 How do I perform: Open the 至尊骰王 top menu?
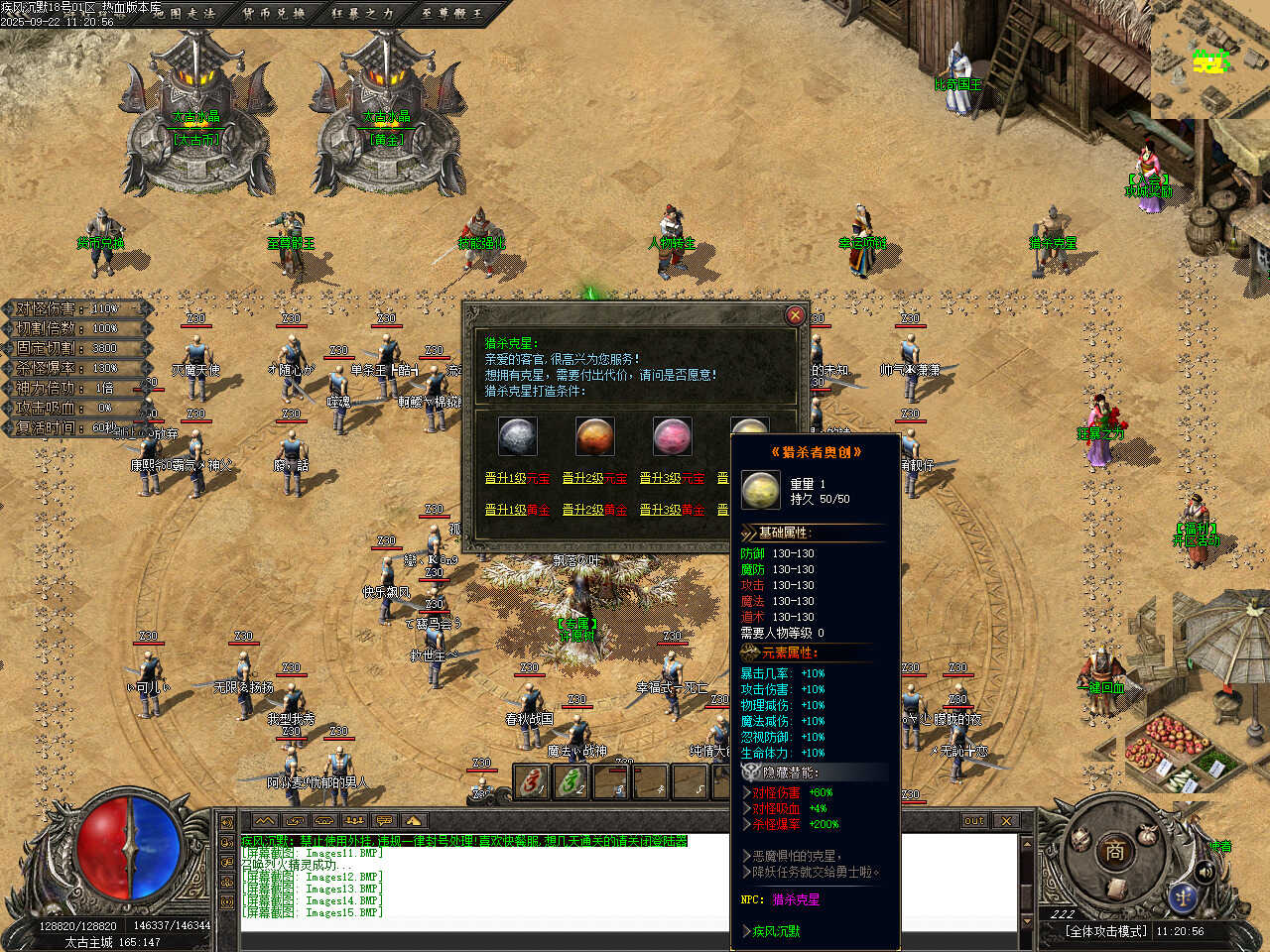450,14
